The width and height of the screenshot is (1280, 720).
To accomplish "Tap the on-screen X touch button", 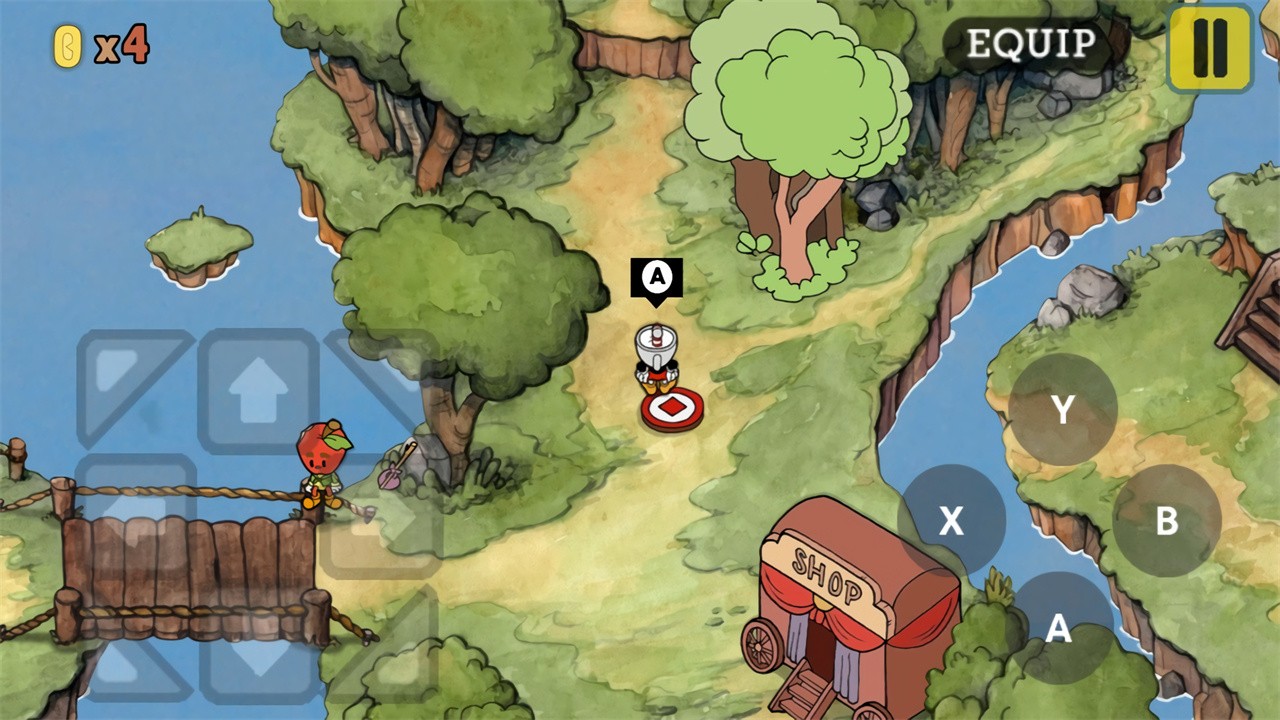I will (x=951, y=520).
